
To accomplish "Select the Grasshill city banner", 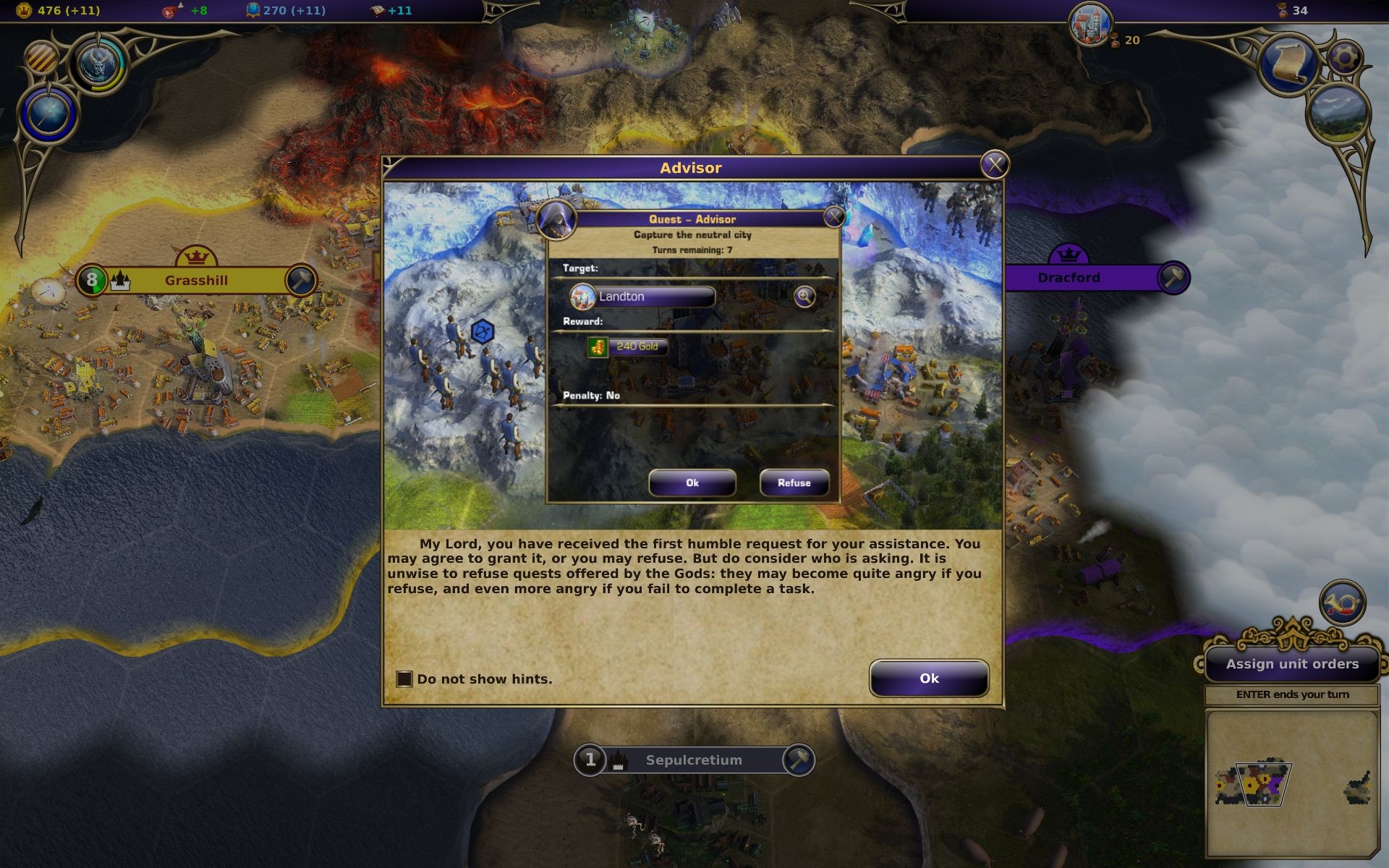I will 196,281.
